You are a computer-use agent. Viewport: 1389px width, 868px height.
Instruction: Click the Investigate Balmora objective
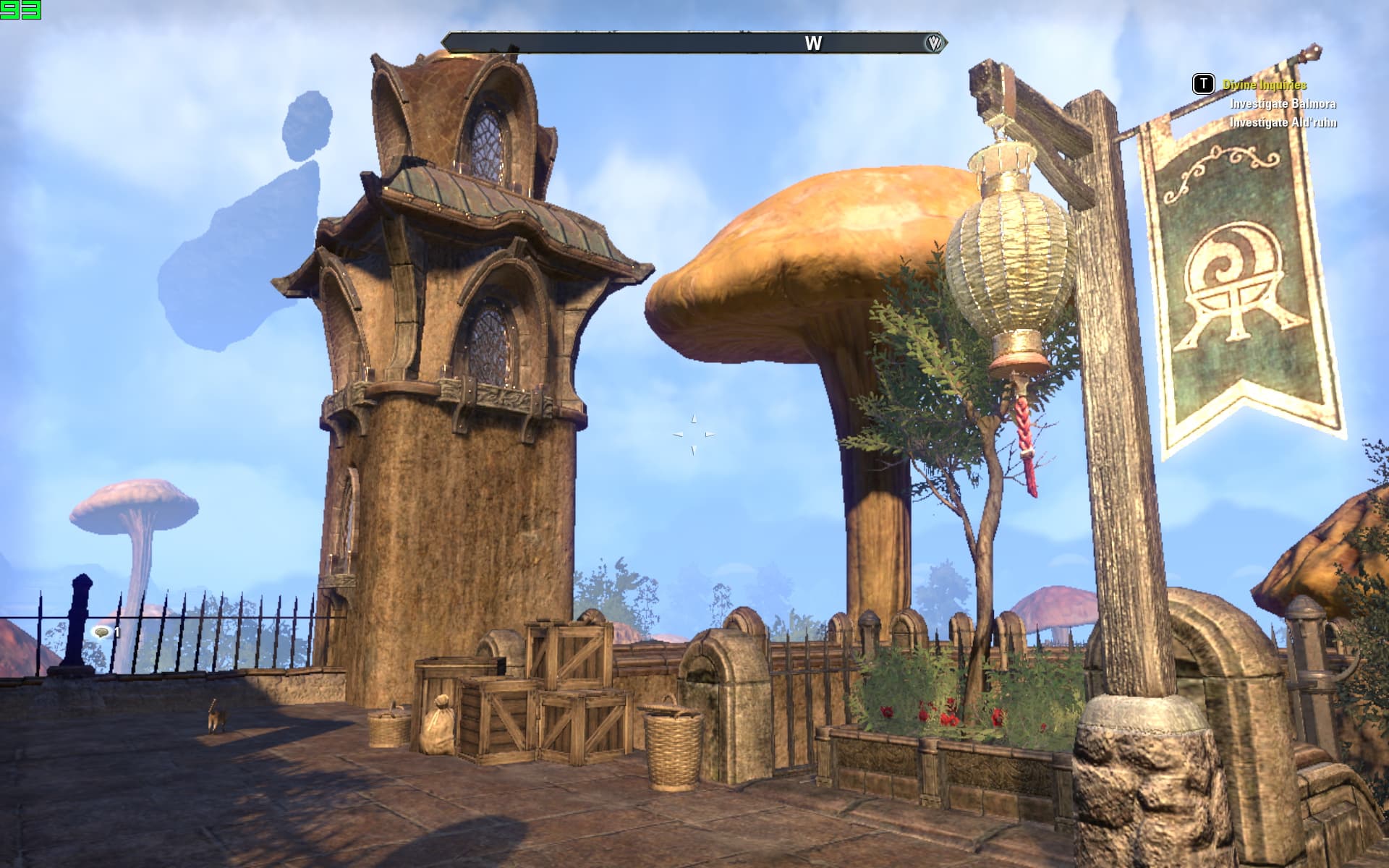(1283, 103)
